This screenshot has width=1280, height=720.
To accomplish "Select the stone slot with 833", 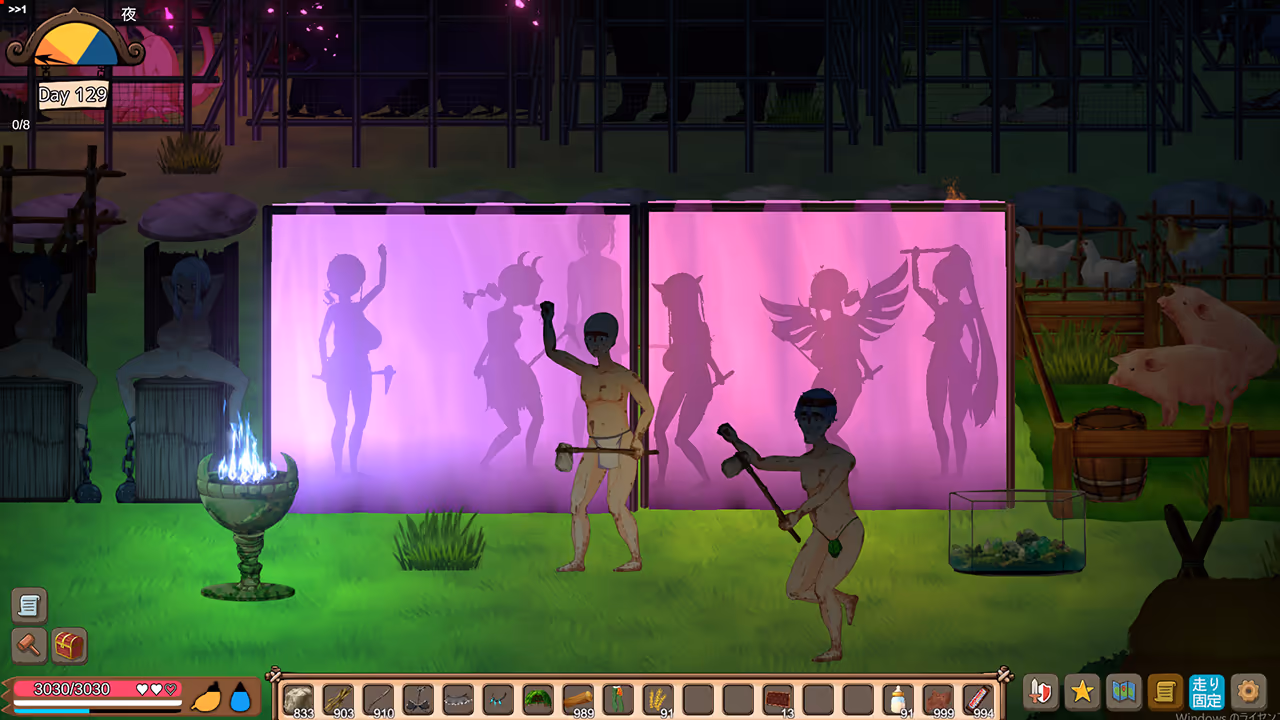I will pyautogui.click(x=298, y=697).
